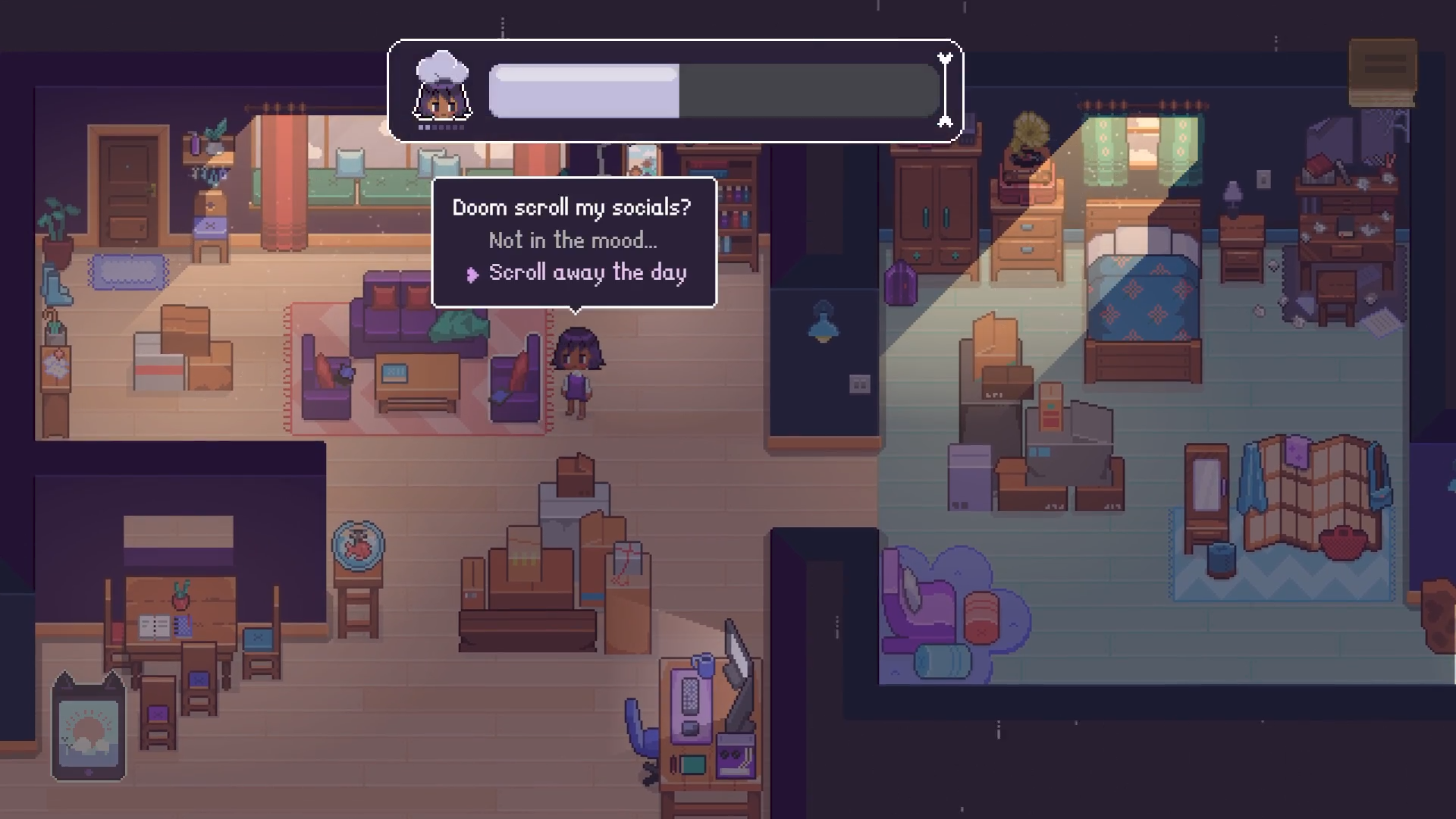Viewport: 1456px width, 819px height.
Task: Choose the 'Scroll away the day' option
Action: coord(588,272)
